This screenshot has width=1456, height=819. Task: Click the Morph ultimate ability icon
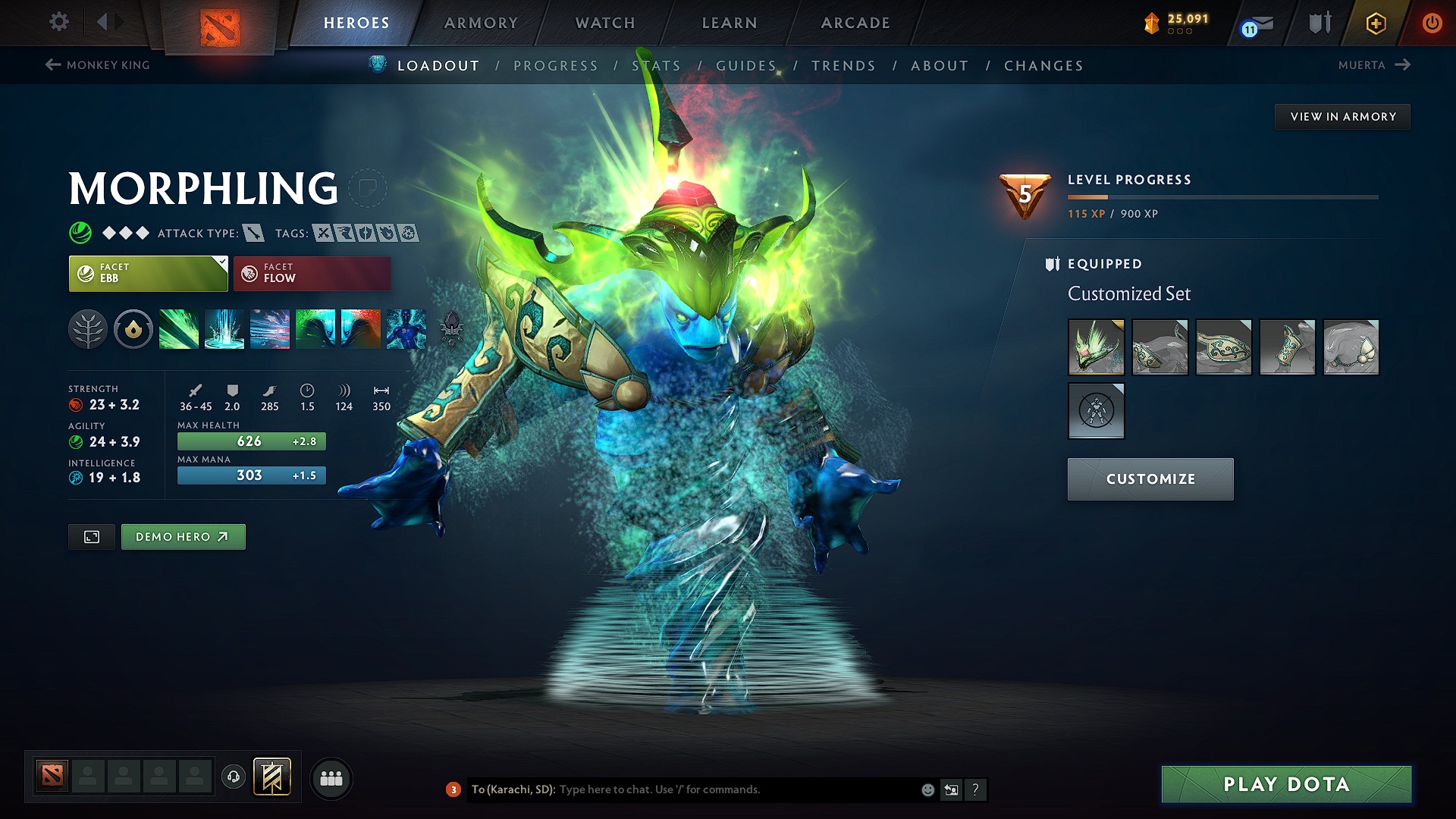click(x=406, y=328)
